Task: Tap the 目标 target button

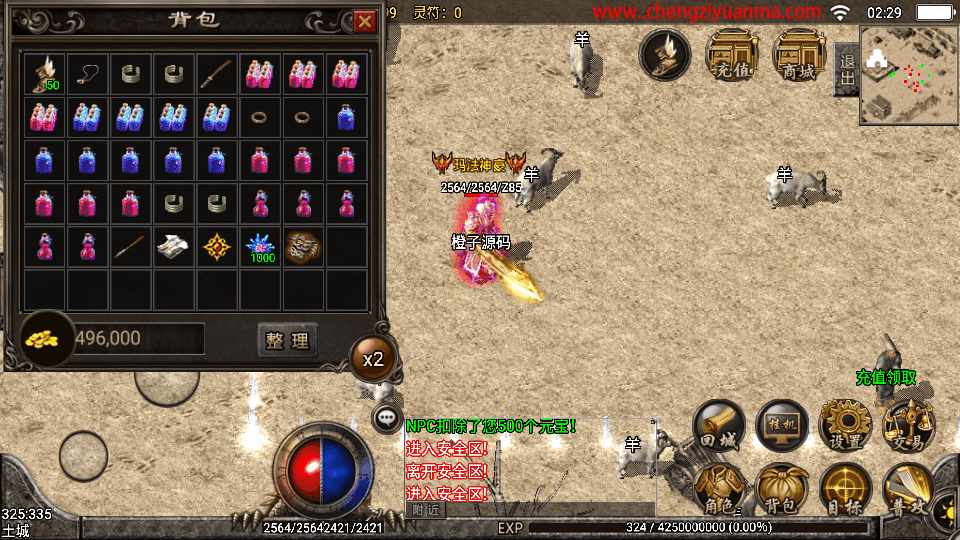Action: pyautogui.click(x=846, y=490)
